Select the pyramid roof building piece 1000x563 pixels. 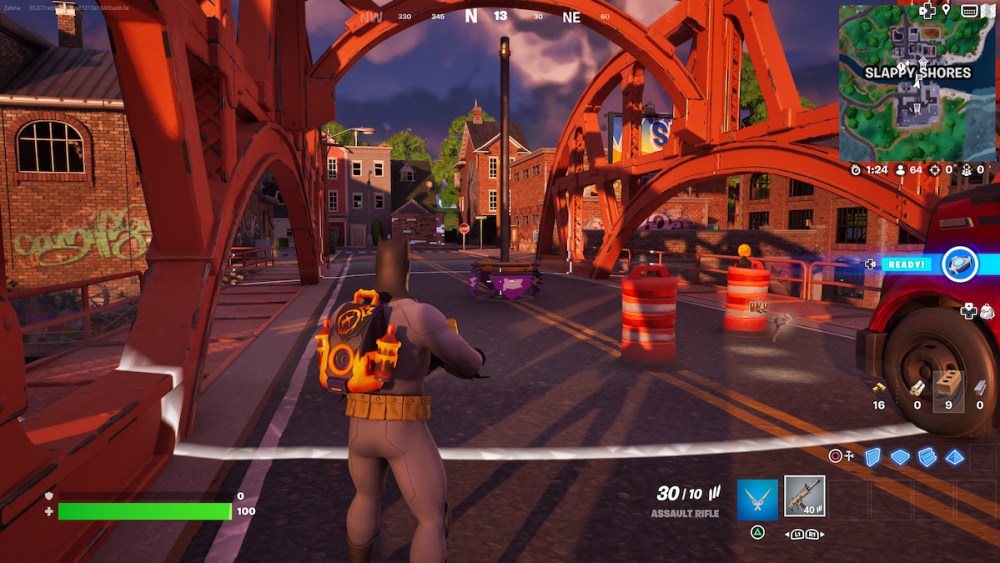pos(955,456)
